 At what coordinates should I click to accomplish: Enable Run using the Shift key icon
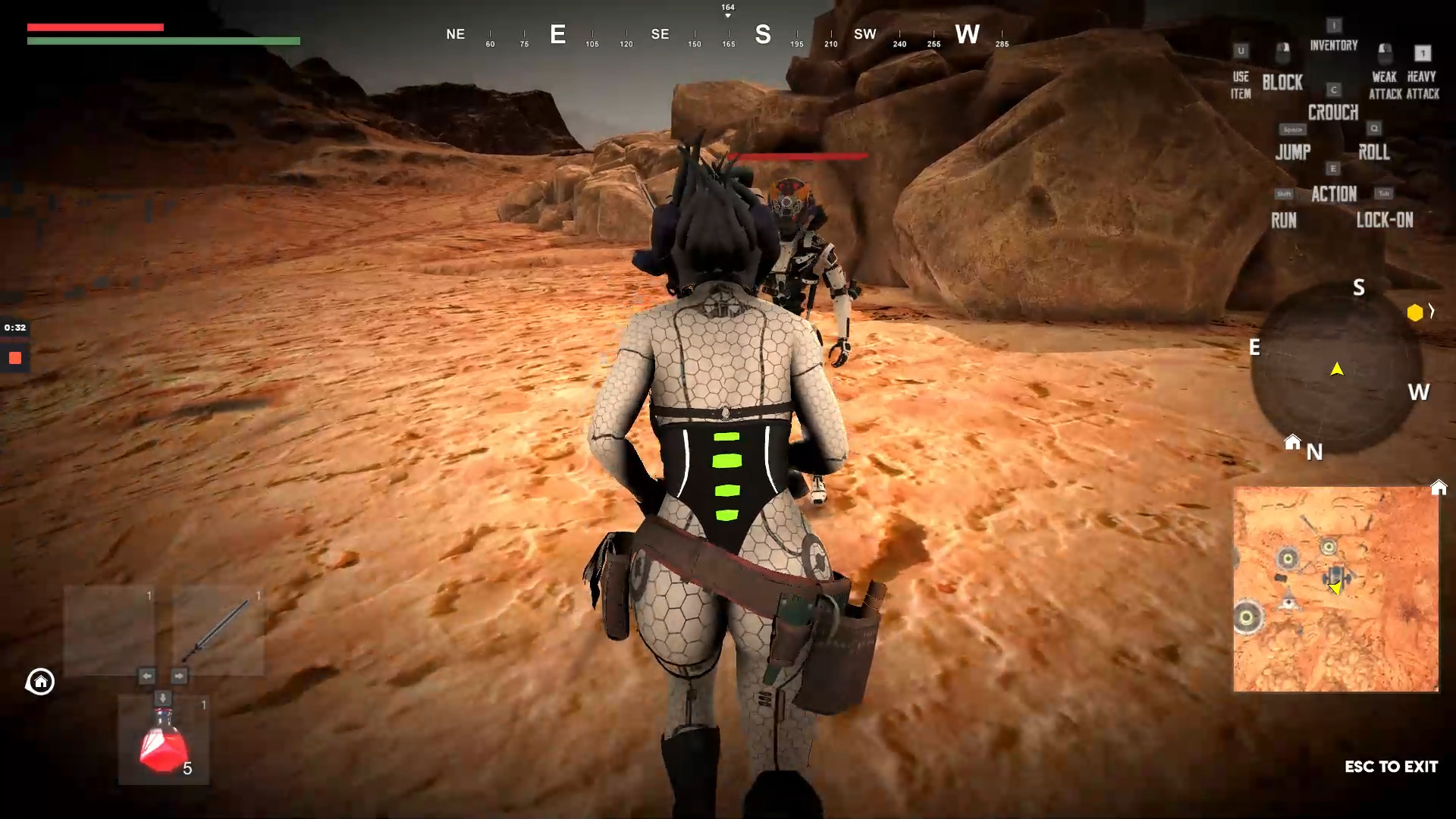pyautogui.click(x=1283, y=194)
